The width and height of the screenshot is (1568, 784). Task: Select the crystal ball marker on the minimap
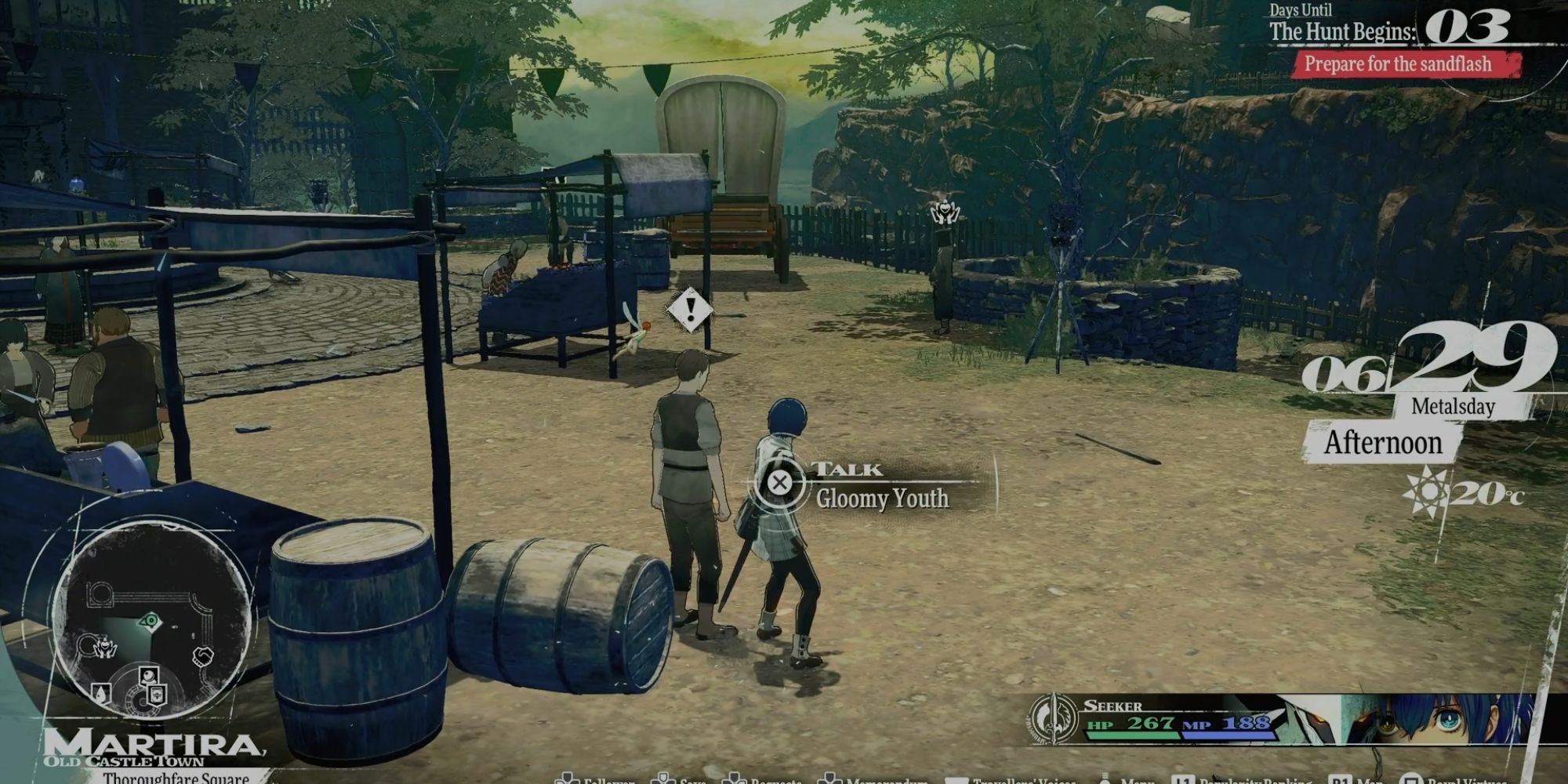(x=149, y=675)
